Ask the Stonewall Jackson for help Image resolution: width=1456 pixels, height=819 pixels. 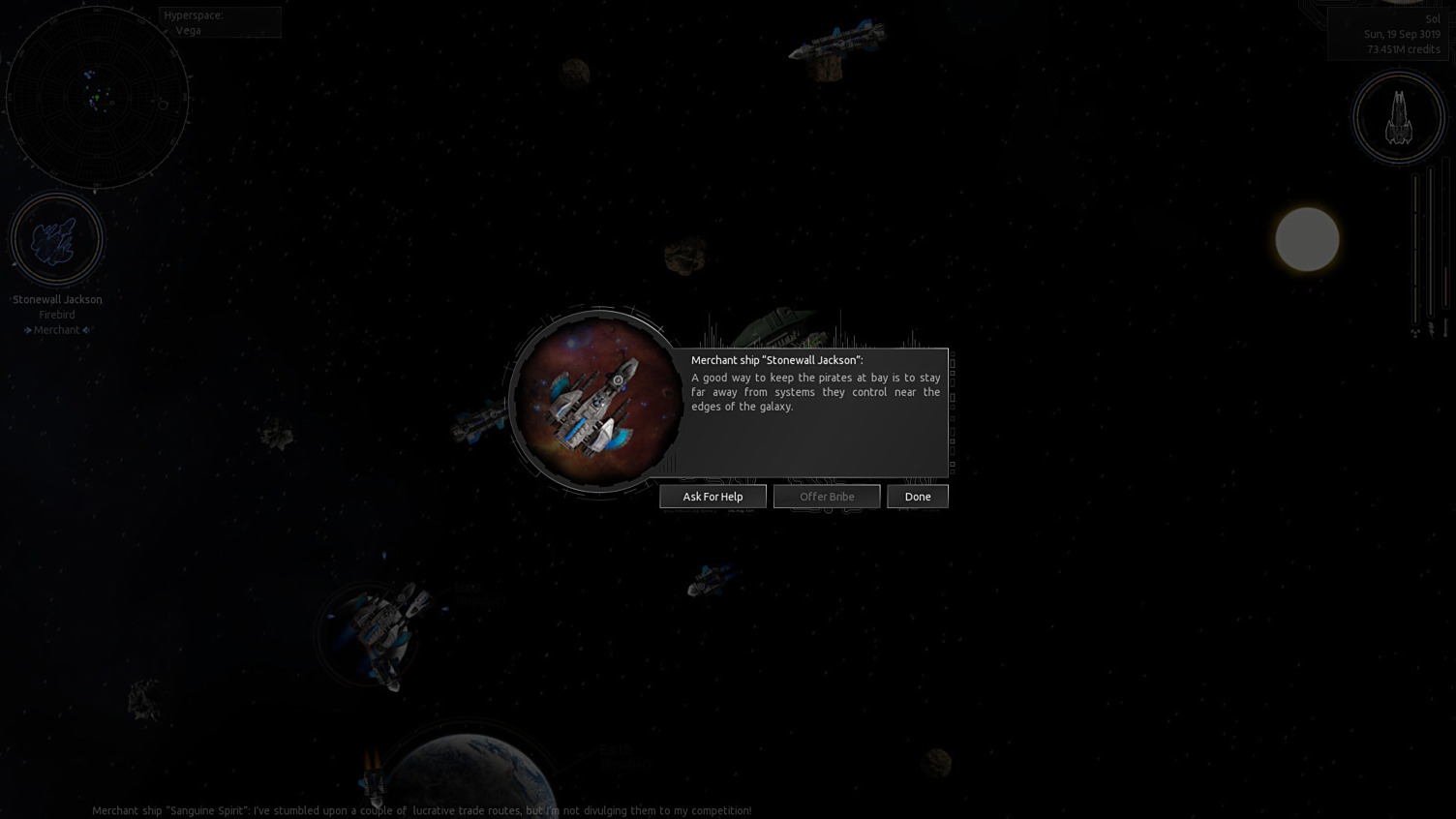(713, 497)
